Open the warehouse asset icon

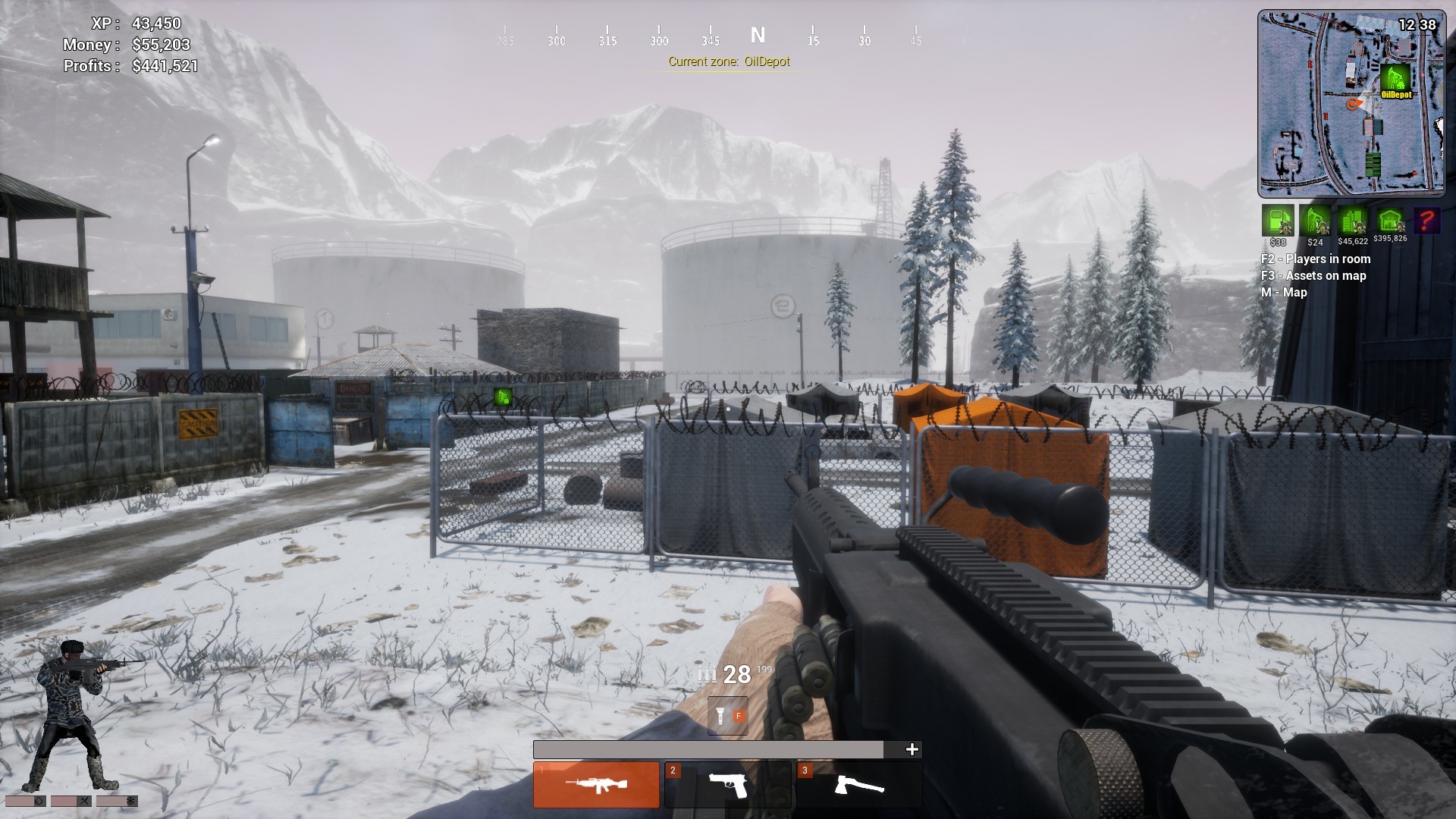click(x=1389, y=220)
